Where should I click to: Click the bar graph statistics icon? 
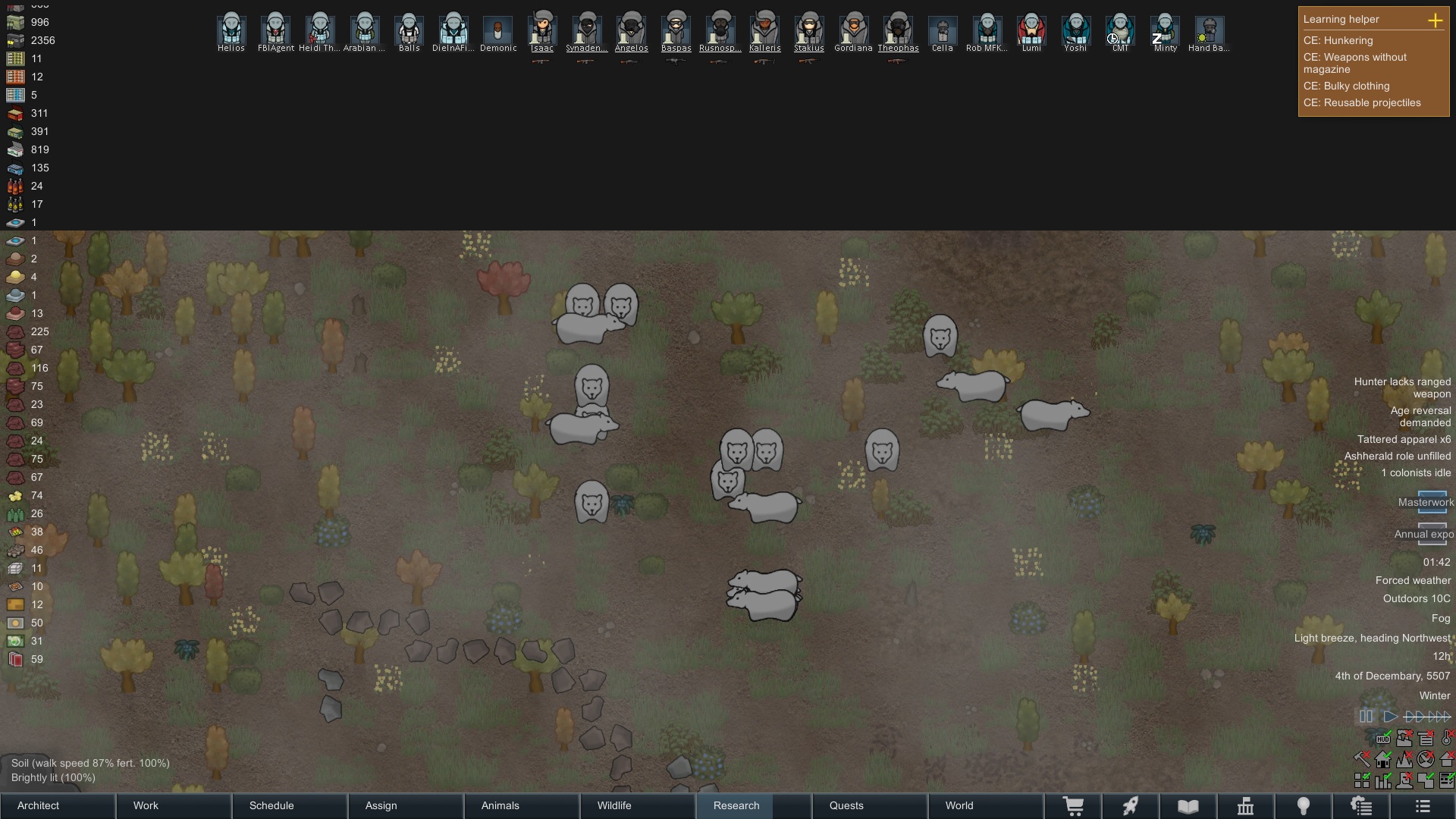click(1383, 780)
